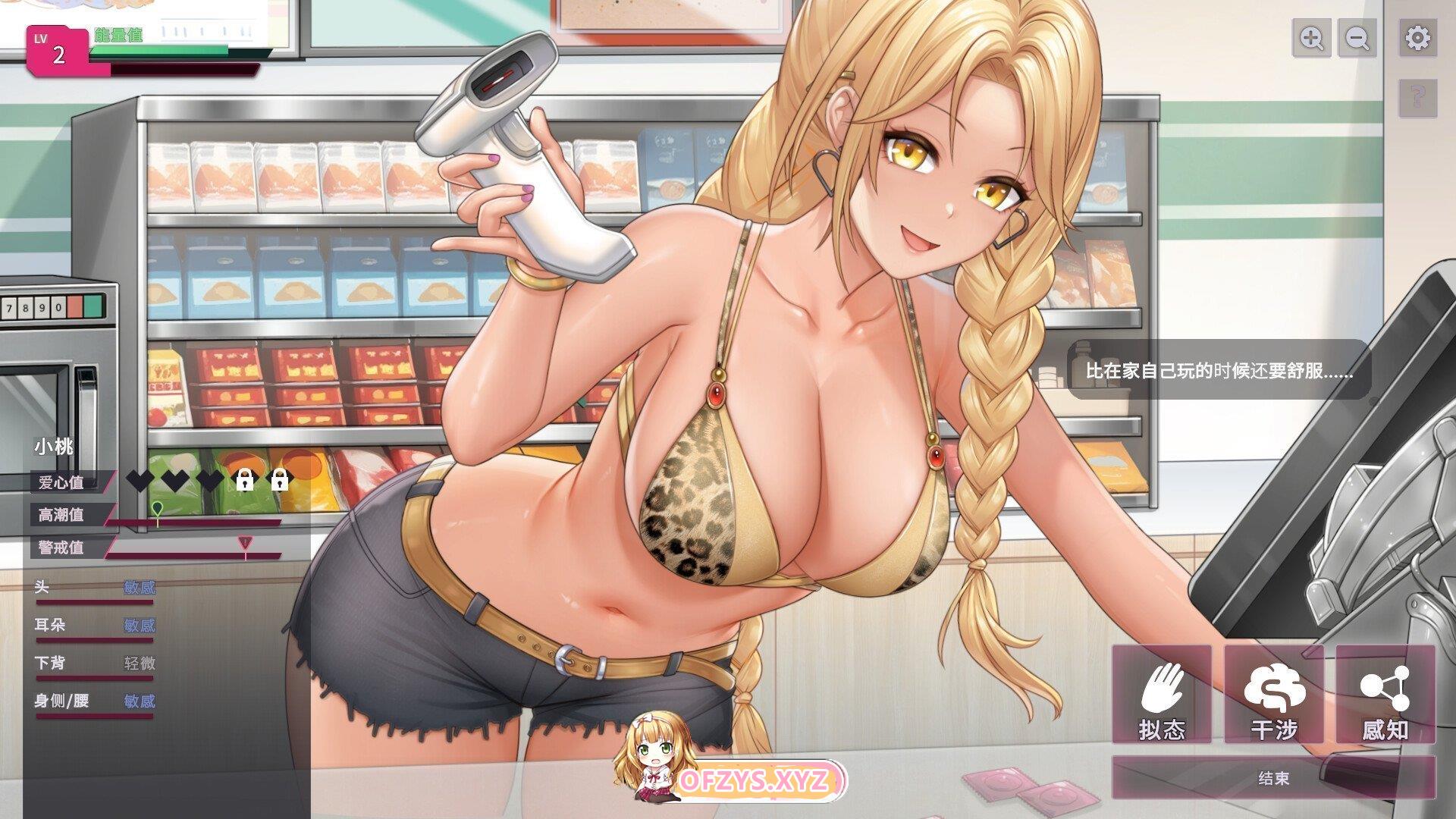Activate the 拟态 hand action
This screenshot has height=819, width=1456.
1162,695
